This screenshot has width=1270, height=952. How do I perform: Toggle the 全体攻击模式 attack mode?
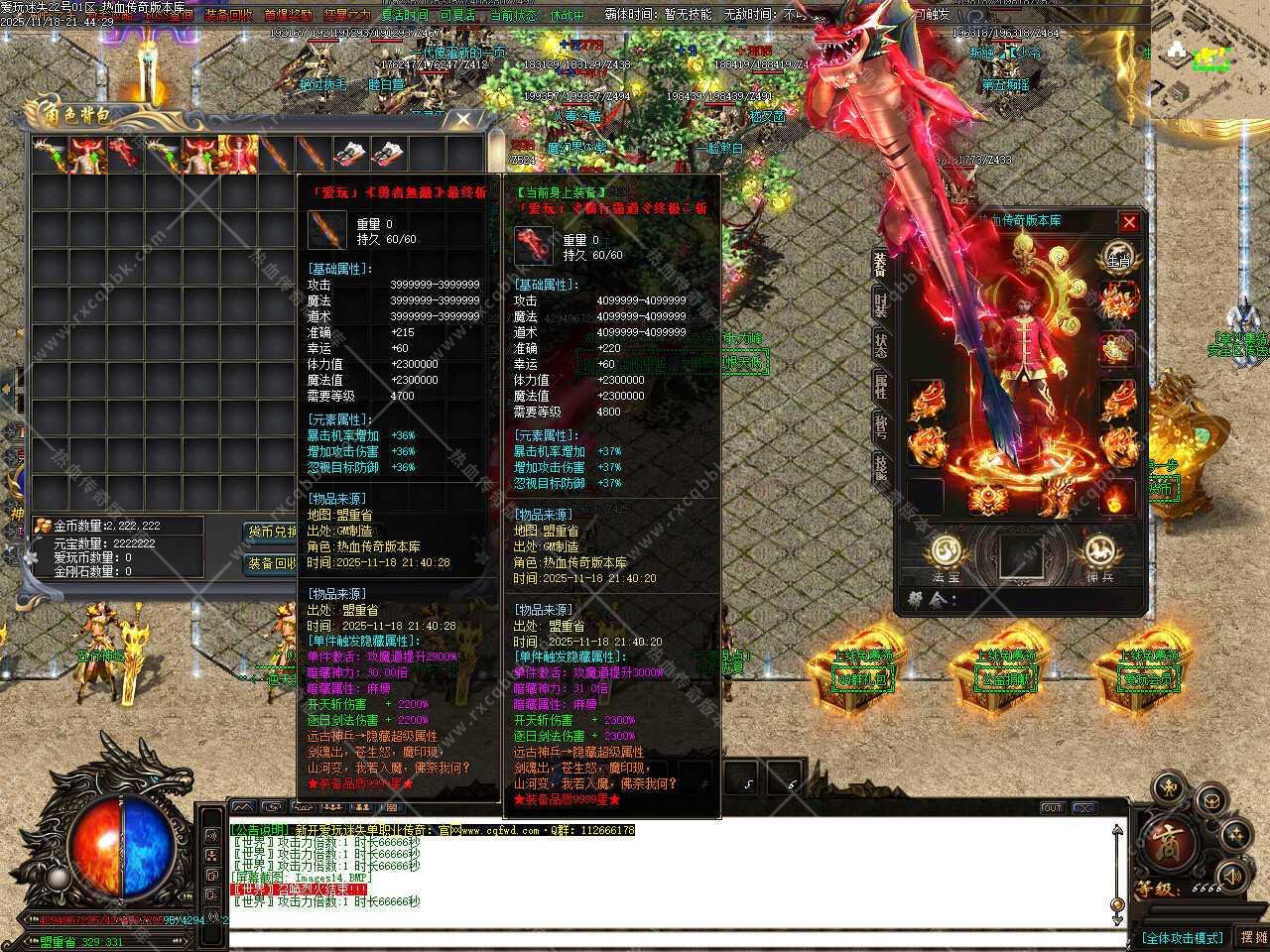tap(1182, 937)
